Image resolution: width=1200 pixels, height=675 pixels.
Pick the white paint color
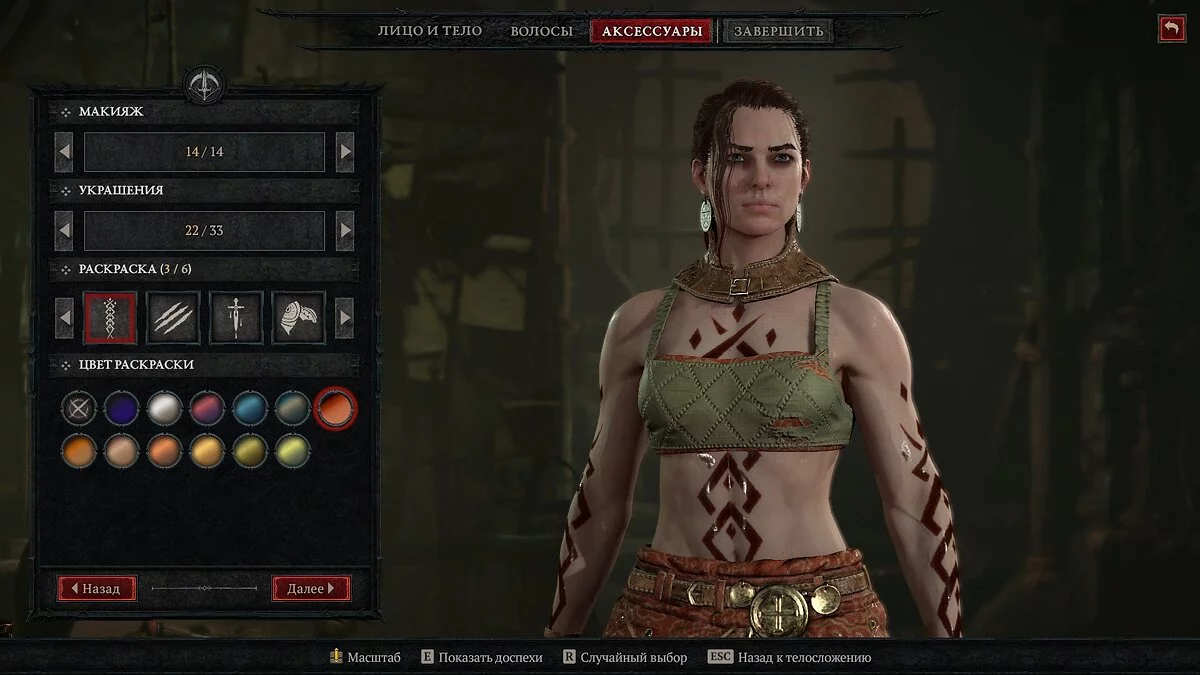tap(164, 408)
